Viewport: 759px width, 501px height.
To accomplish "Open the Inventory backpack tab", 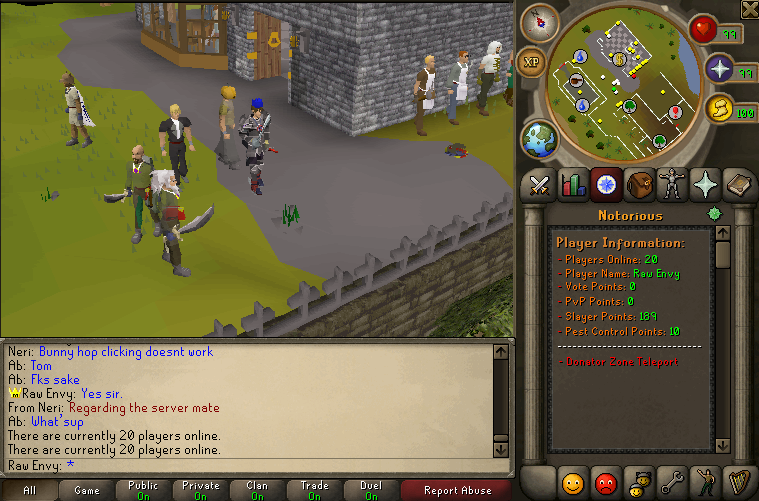I will [x=637, y=185].
